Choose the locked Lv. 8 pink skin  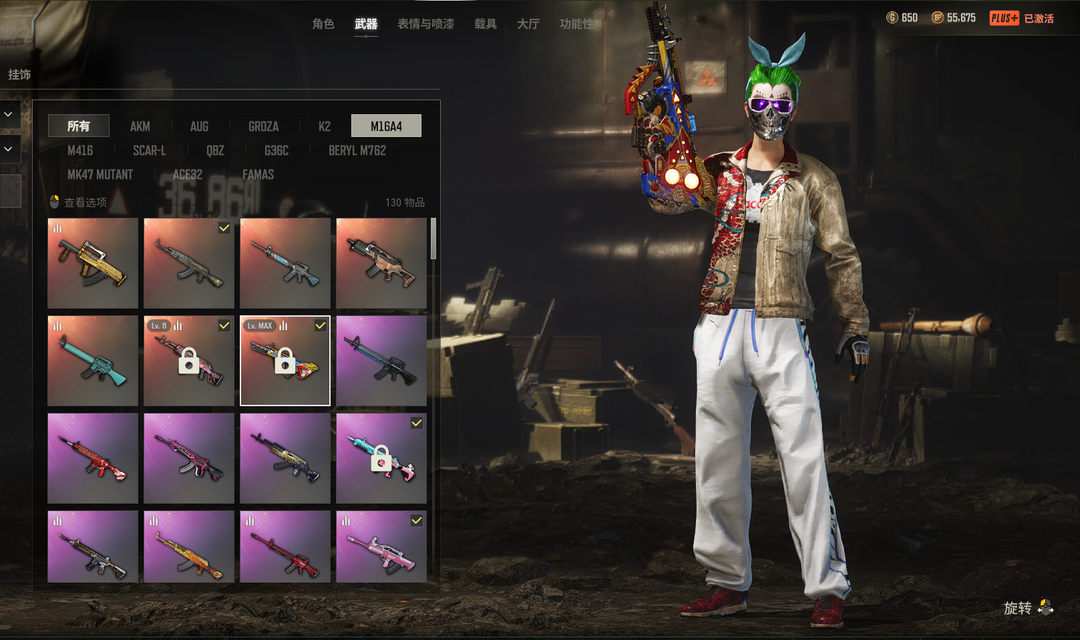coord(189,360)
